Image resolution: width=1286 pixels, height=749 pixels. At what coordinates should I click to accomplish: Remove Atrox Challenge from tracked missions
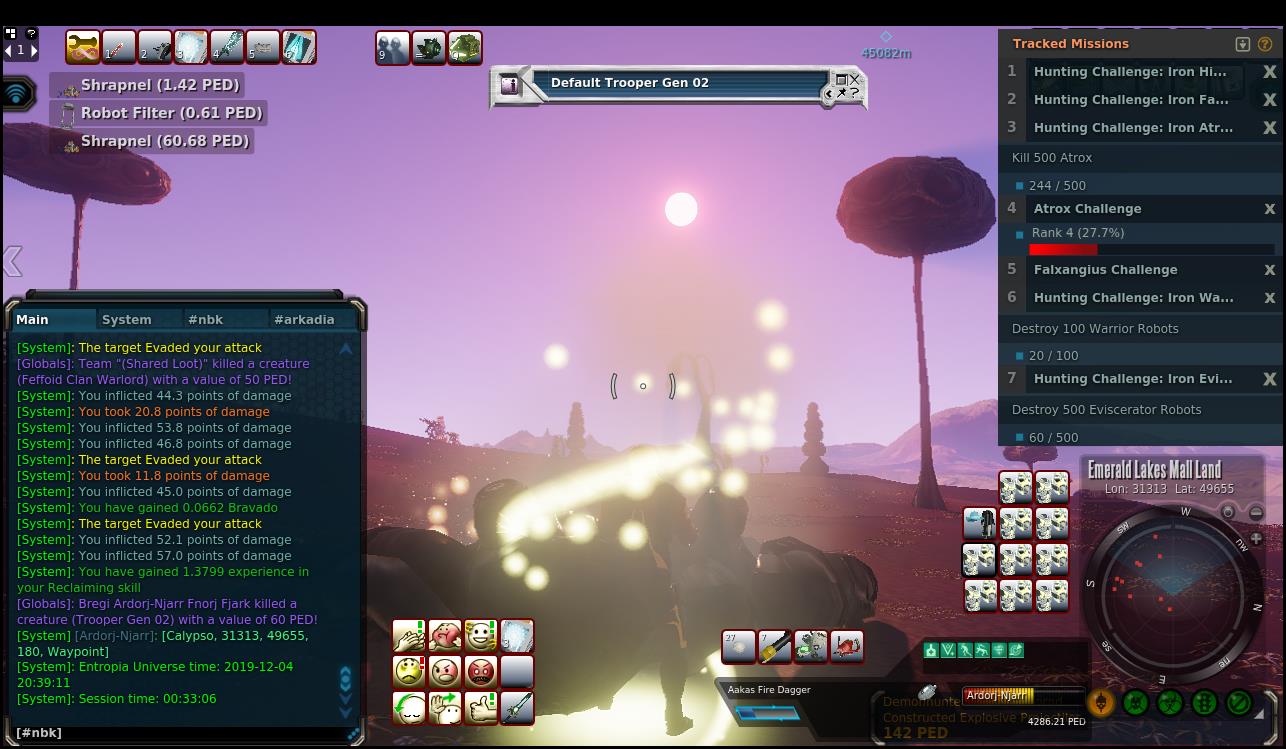point(1269,209)
